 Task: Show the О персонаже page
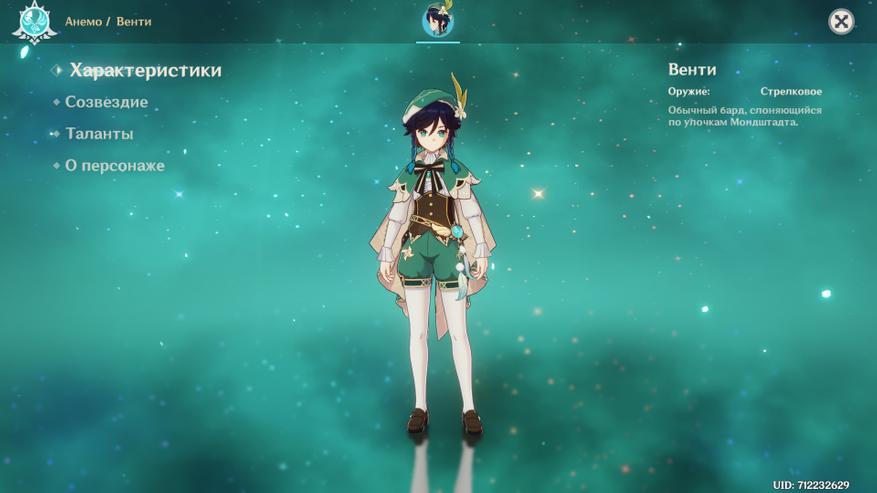[114, 166]
